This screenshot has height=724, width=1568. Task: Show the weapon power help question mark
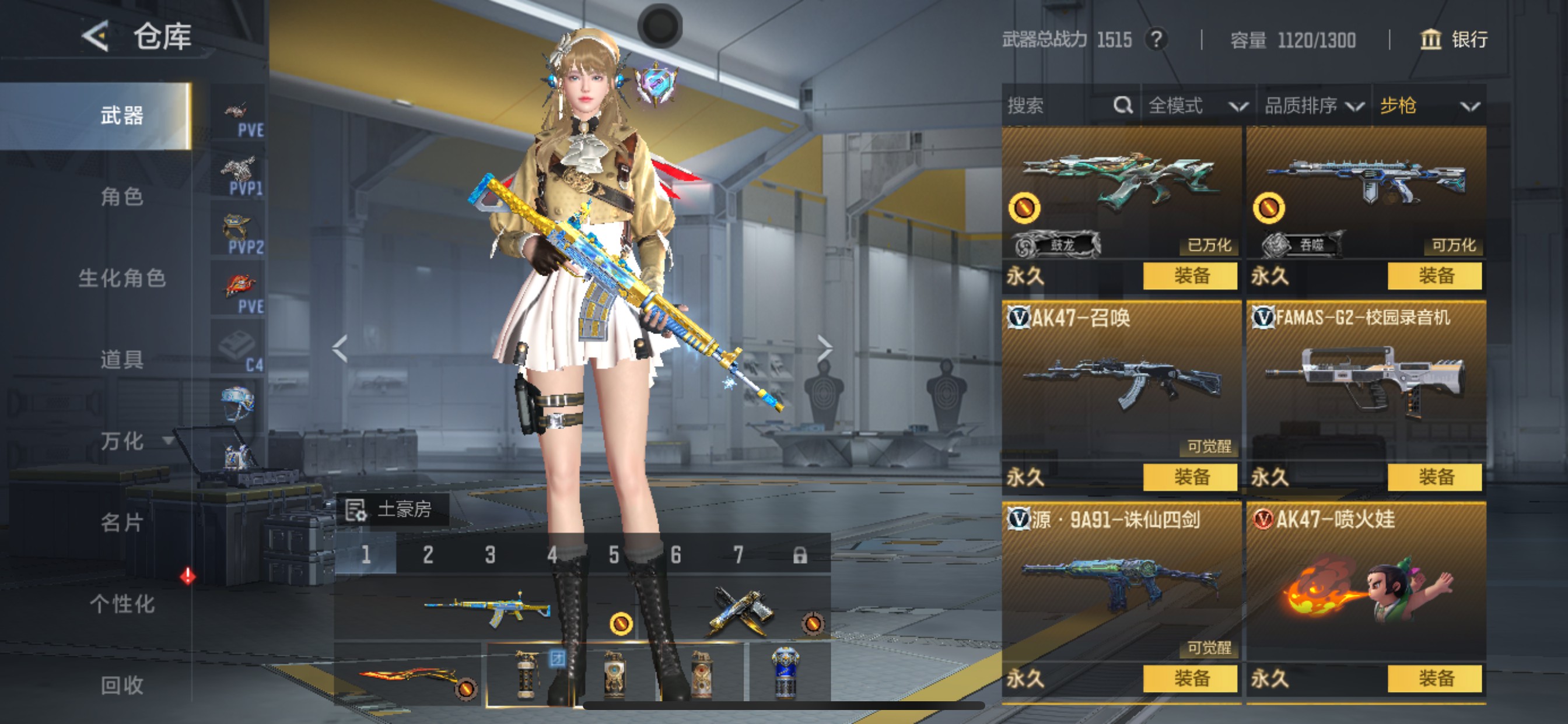tap(1156, 40)
